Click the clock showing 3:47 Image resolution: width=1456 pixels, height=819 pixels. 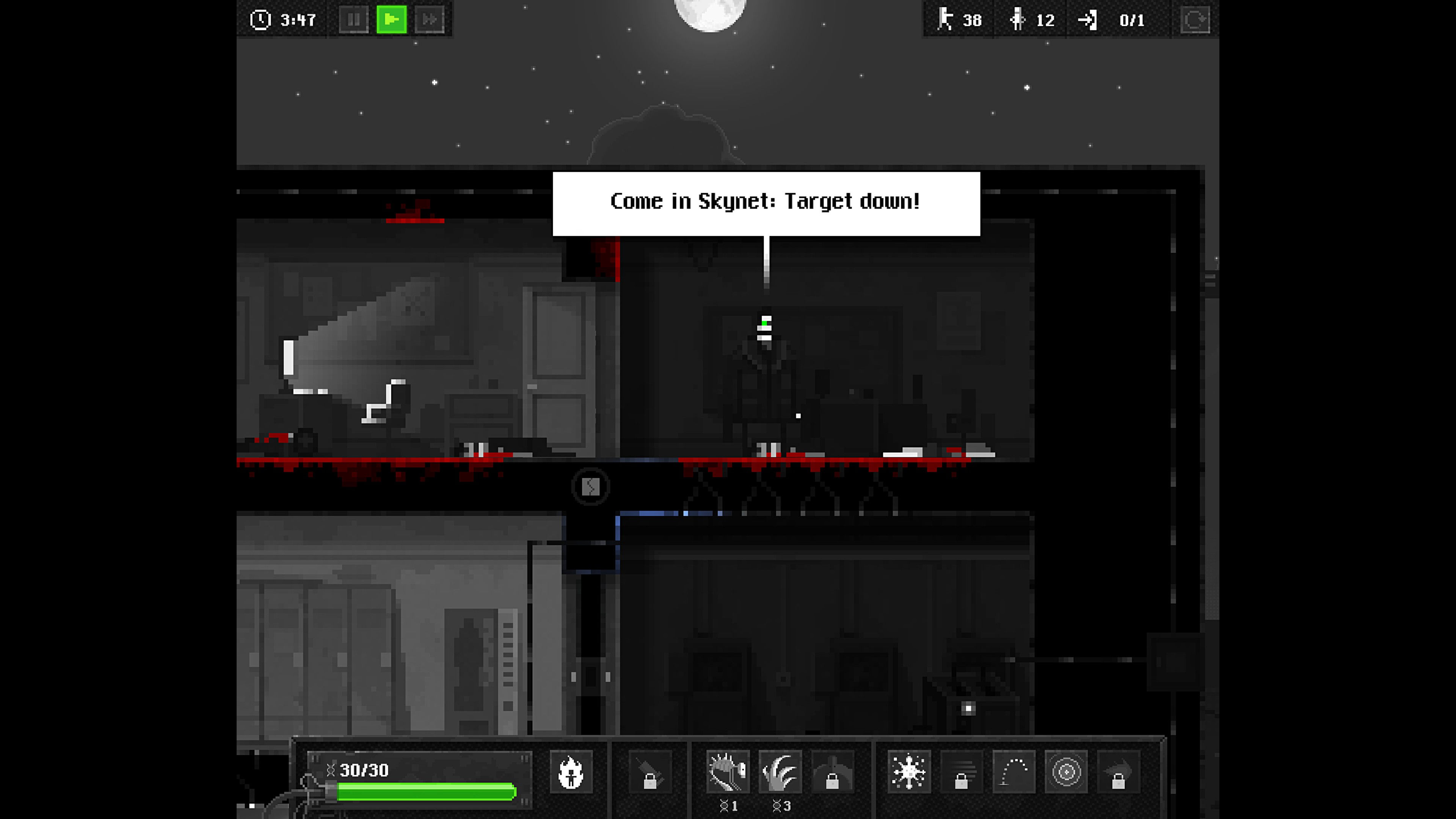(282, 20)
